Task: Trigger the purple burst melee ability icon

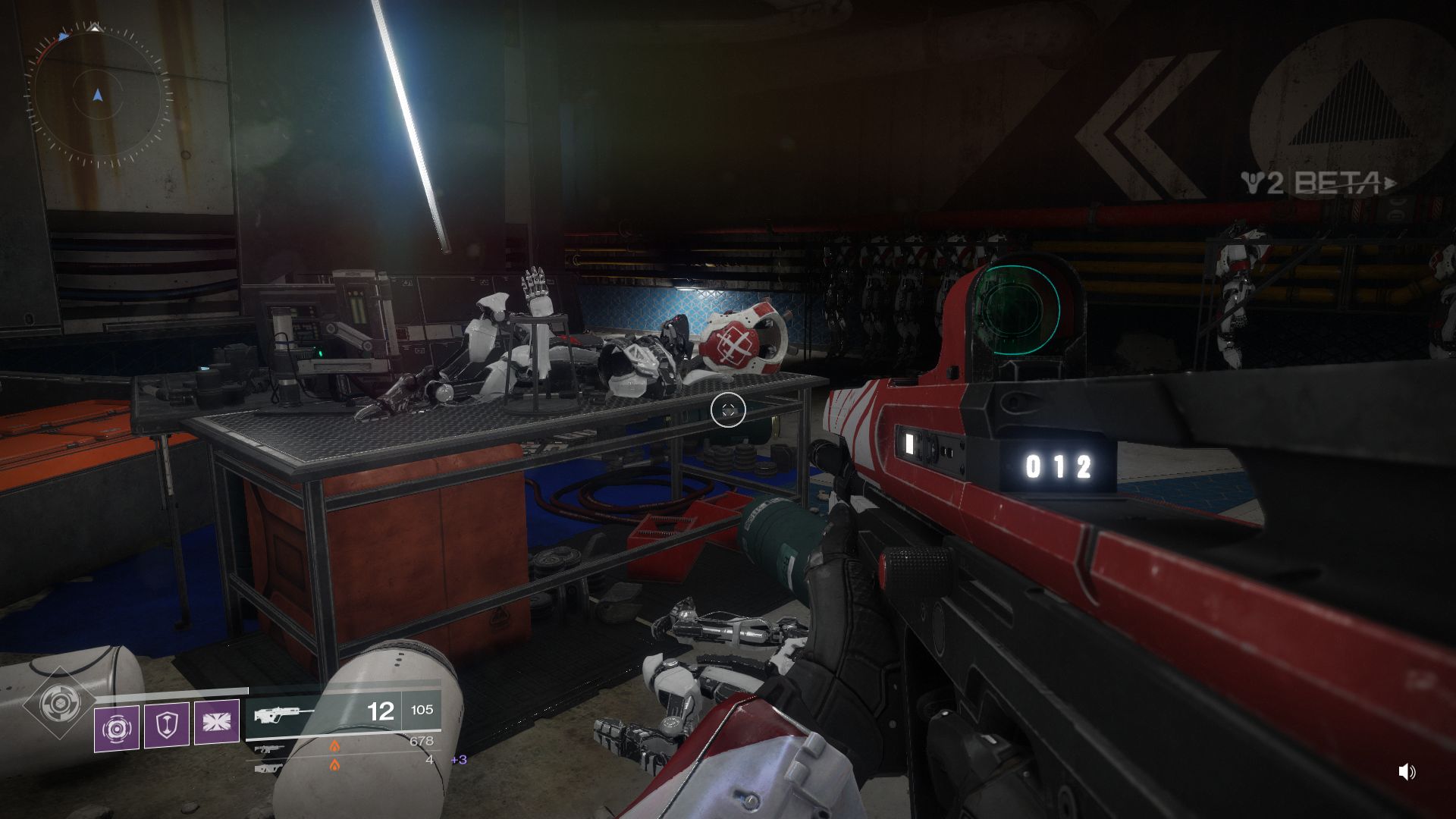Action: [x=216, y=721]
